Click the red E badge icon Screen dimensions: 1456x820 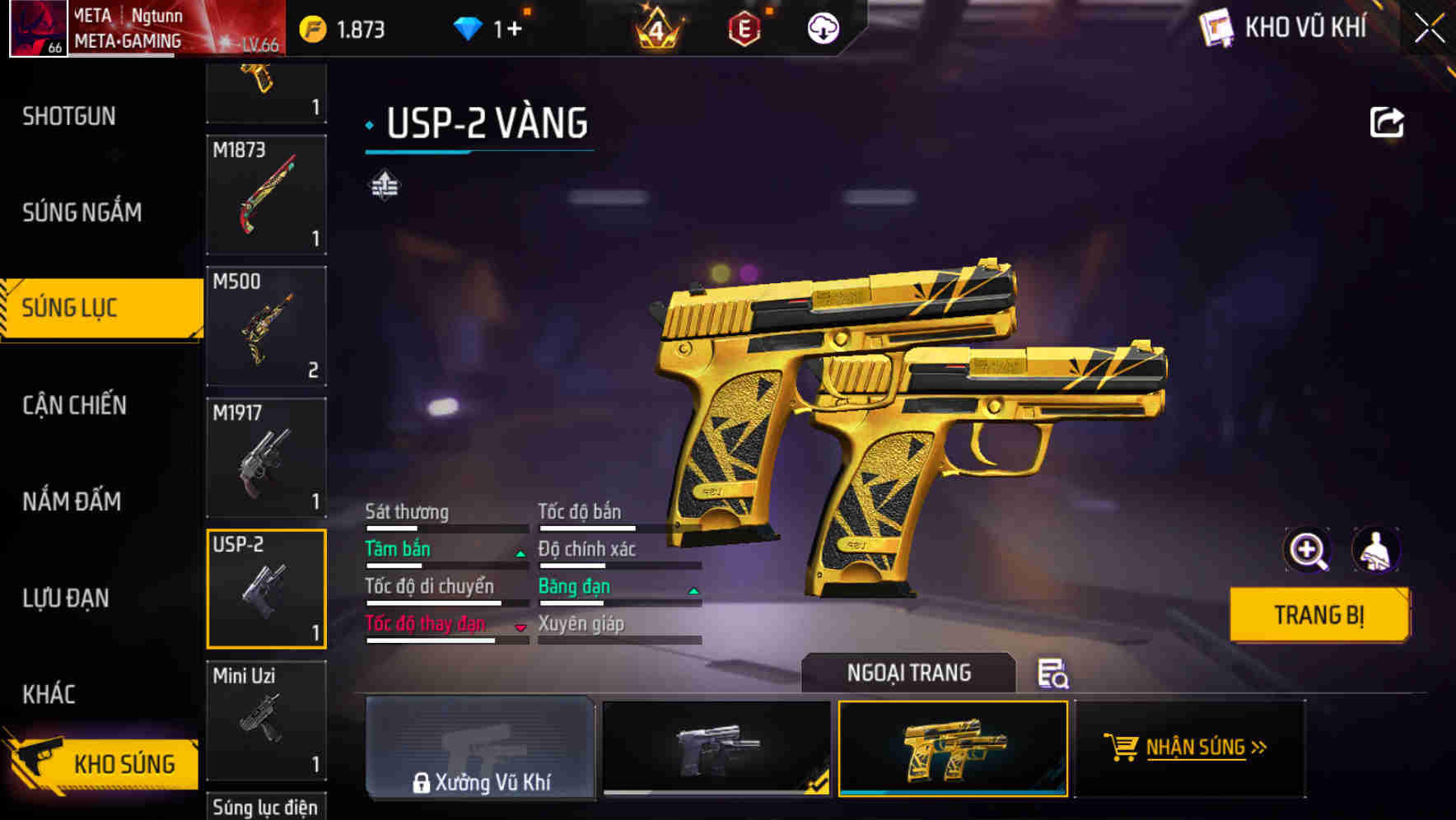coord(746,29)
